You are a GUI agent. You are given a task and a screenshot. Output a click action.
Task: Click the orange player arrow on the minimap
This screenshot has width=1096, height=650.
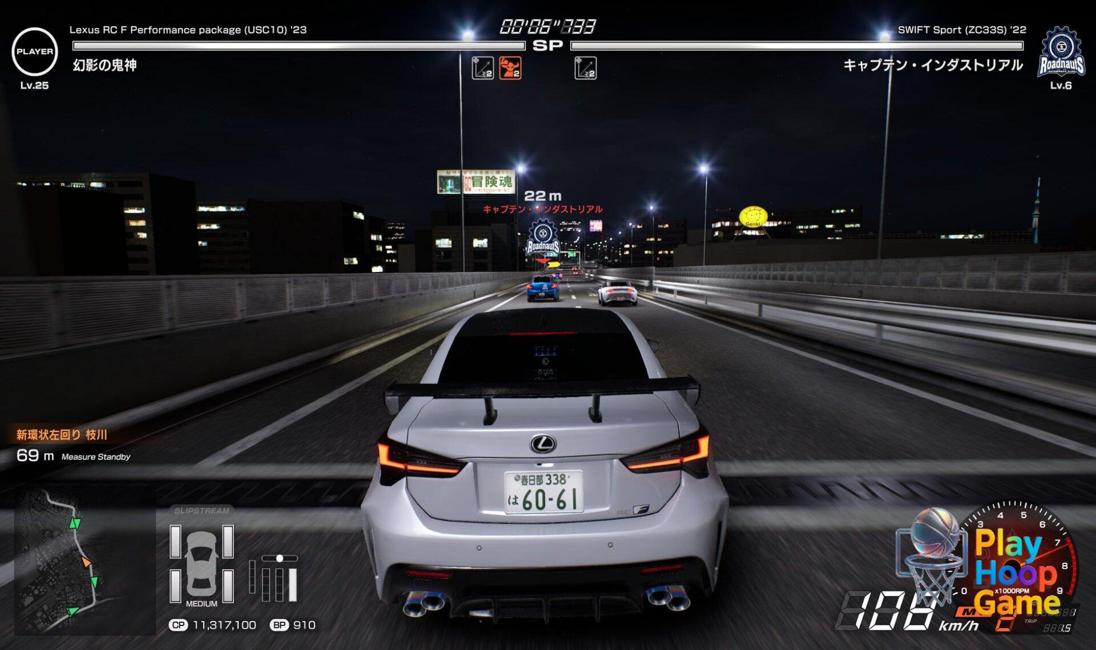[87, 561]
